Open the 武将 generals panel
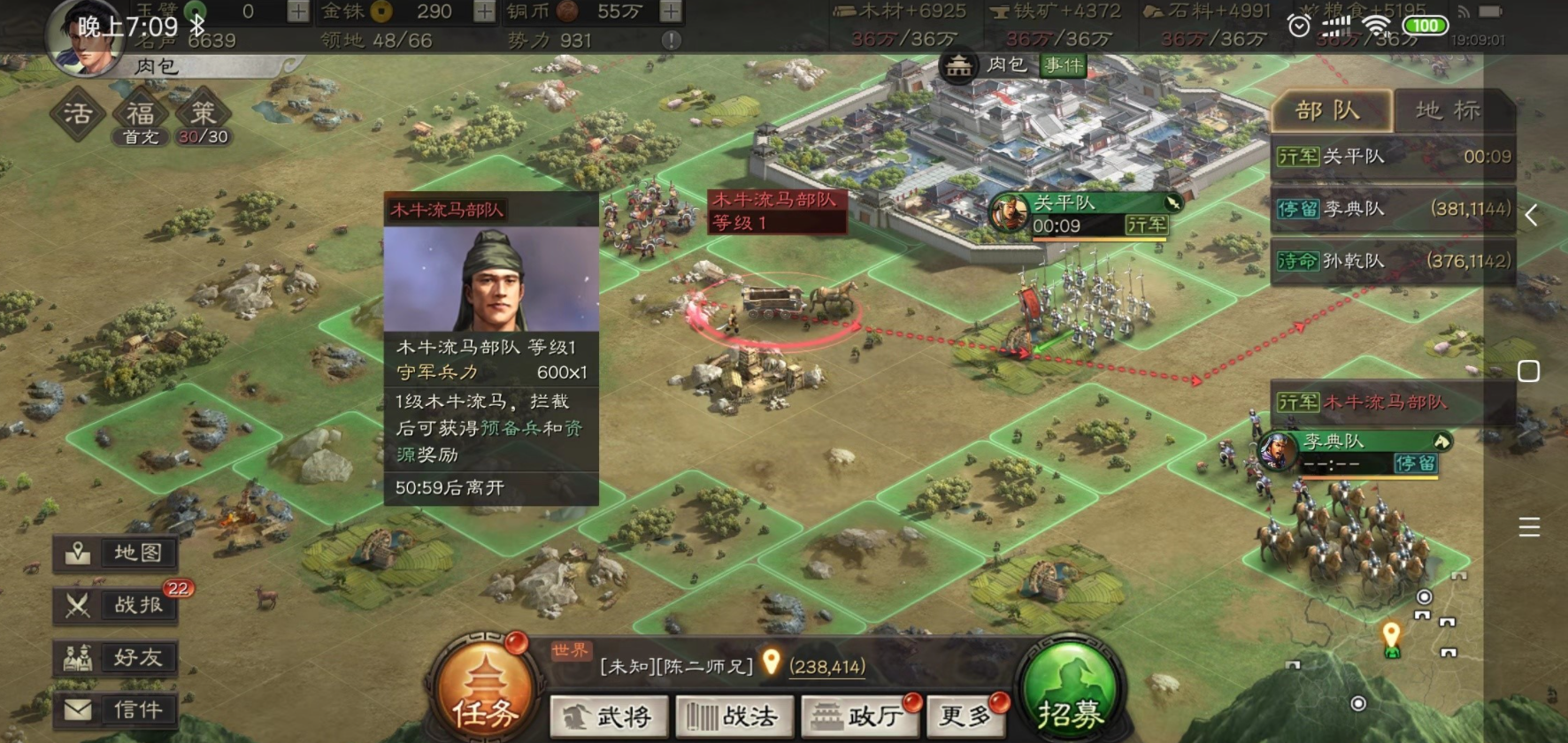This screenshot has height=743, width=1568. pyautogui.click(x=610, y=716)
